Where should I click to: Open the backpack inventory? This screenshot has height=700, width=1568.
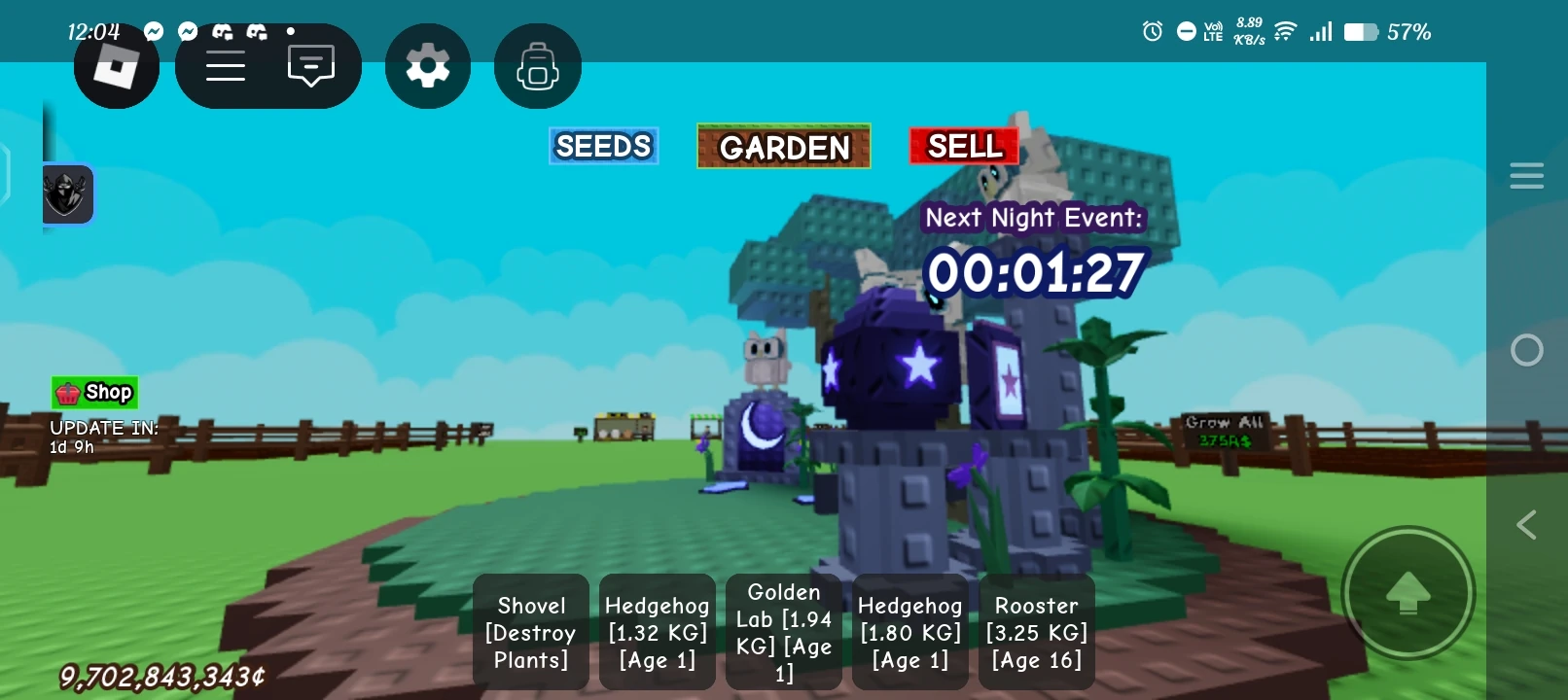pos(537,64)
